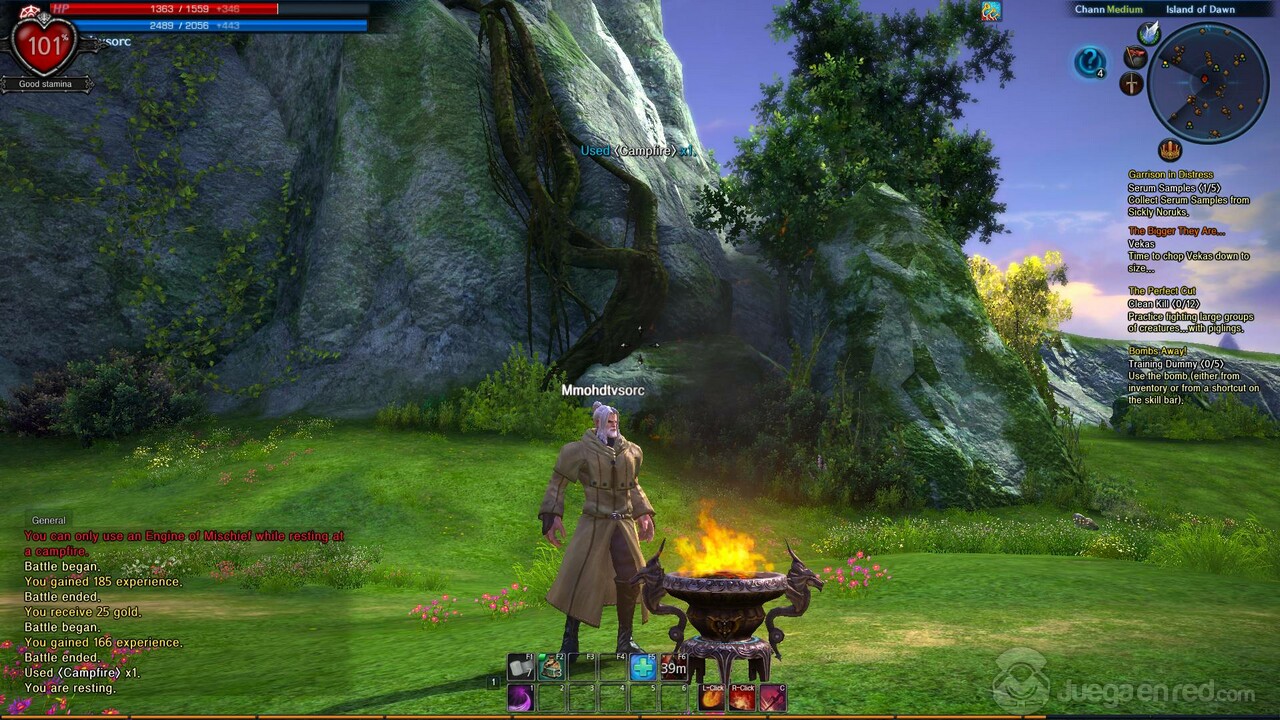1280x720 pixels.
Task: Click the F6 skill on 39m cooldown
Action: [673, 667]
